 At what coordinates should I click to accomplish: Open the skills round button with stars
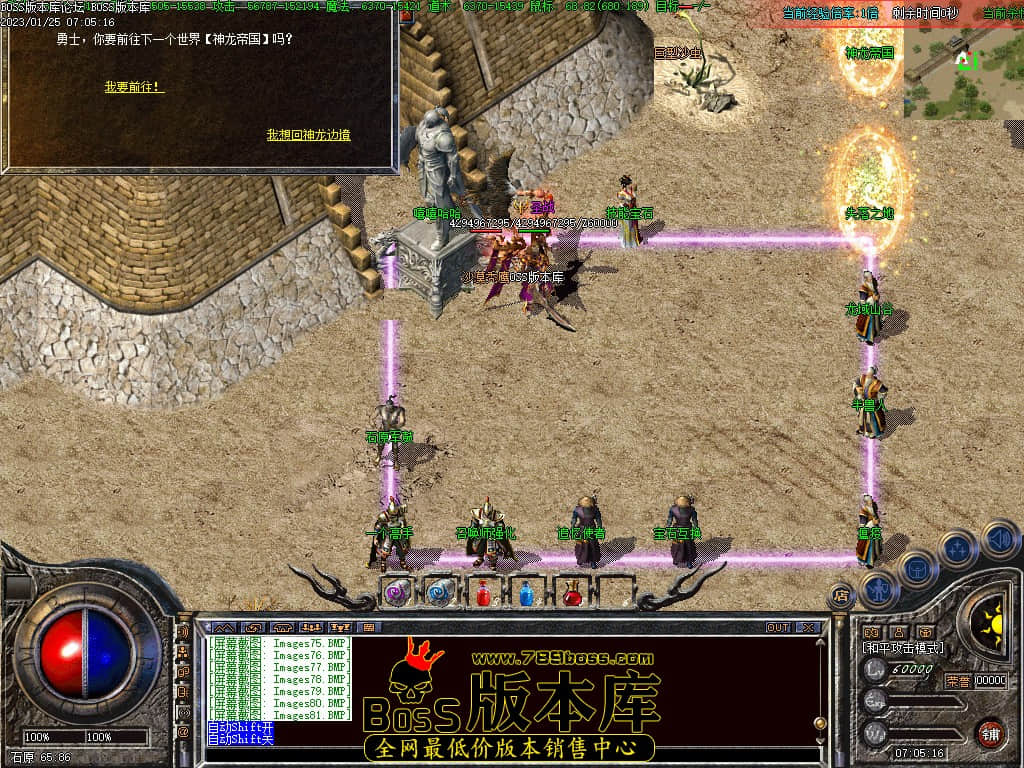957,549
